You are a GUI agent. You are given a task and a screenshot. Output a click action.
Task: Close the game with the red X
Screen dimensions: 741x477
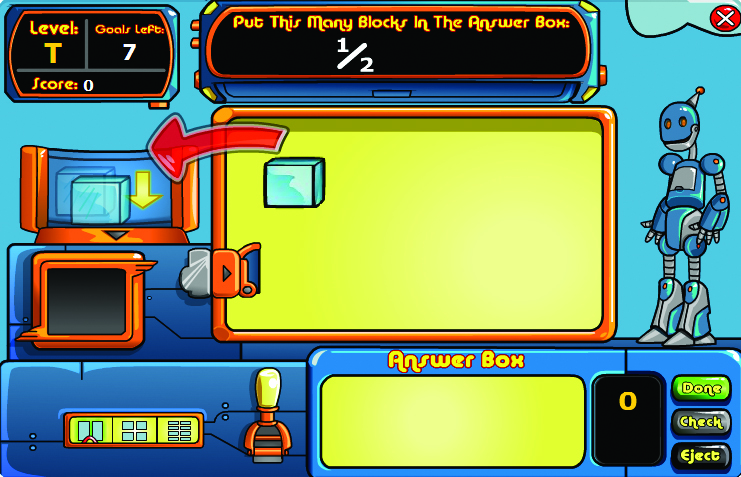(723, 18)
